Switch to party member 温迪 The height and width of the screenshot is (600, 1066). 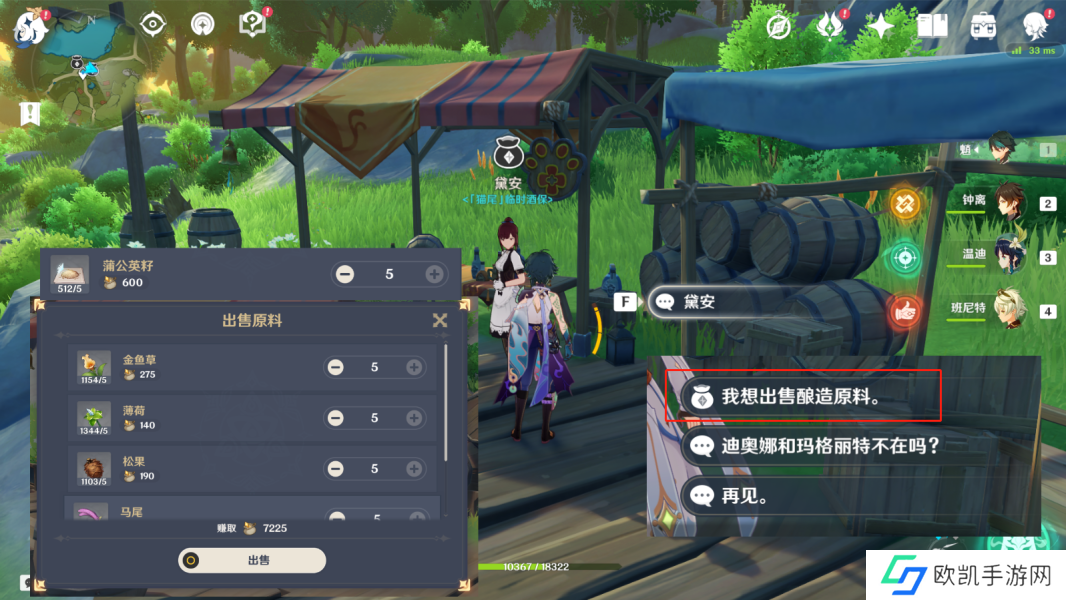[1005, 255]
